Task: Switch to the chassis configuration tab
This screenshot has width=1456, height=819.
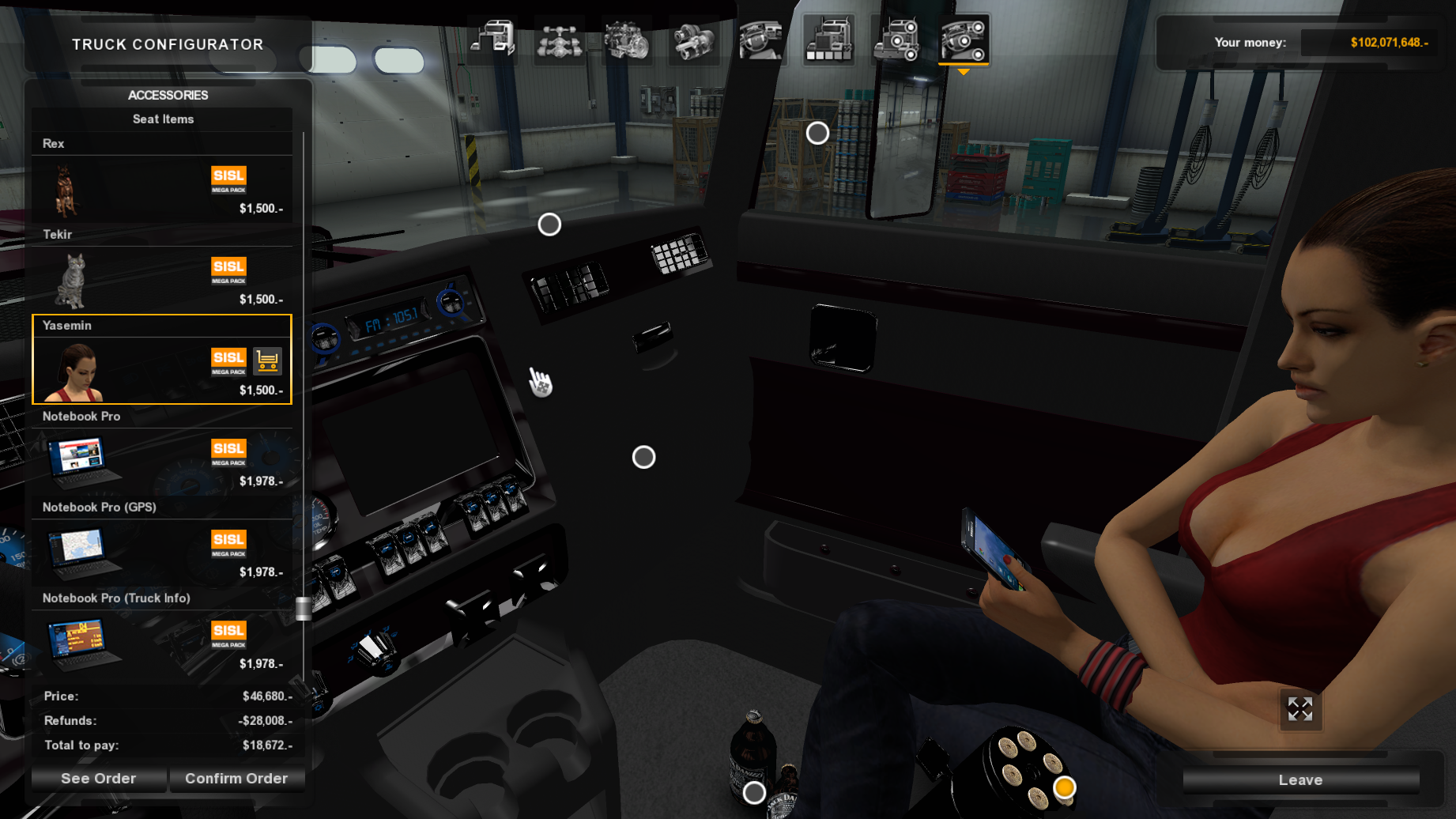Action: [560, 40]
